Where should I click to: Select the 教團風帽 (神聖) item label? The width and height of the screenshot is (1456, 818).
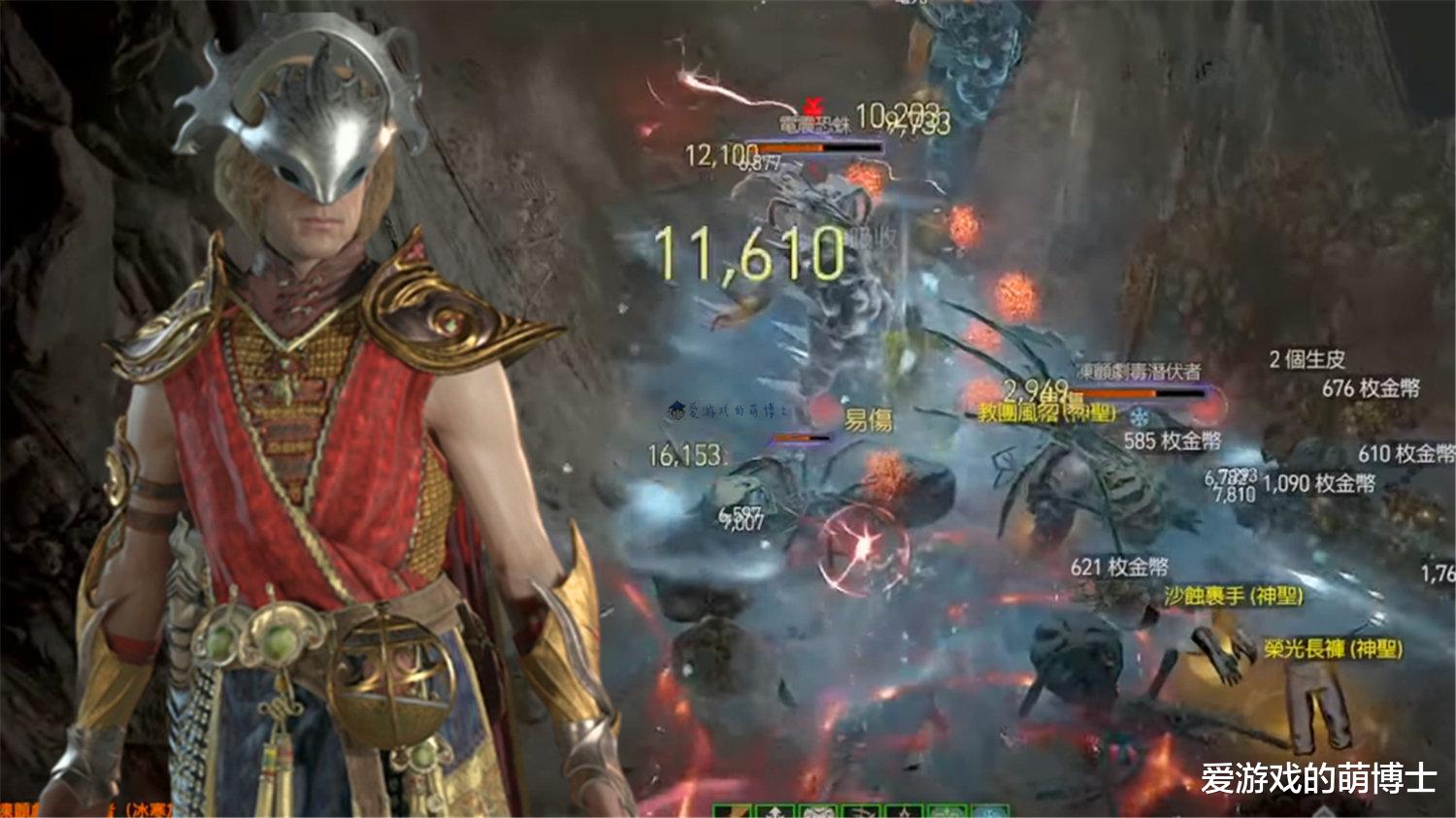[1046, 414]
